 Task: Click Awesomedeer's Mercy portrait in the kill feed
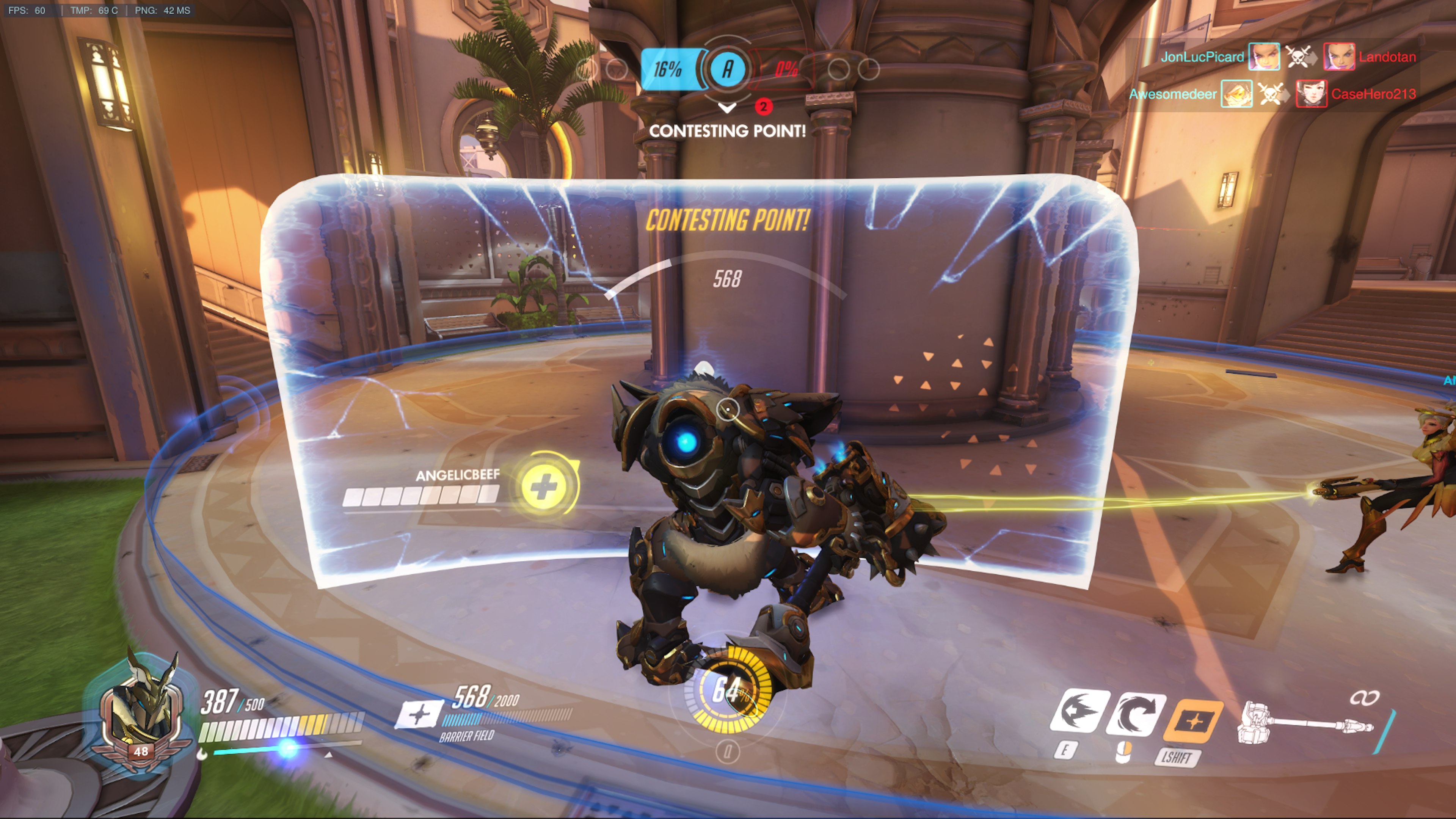1237,94
